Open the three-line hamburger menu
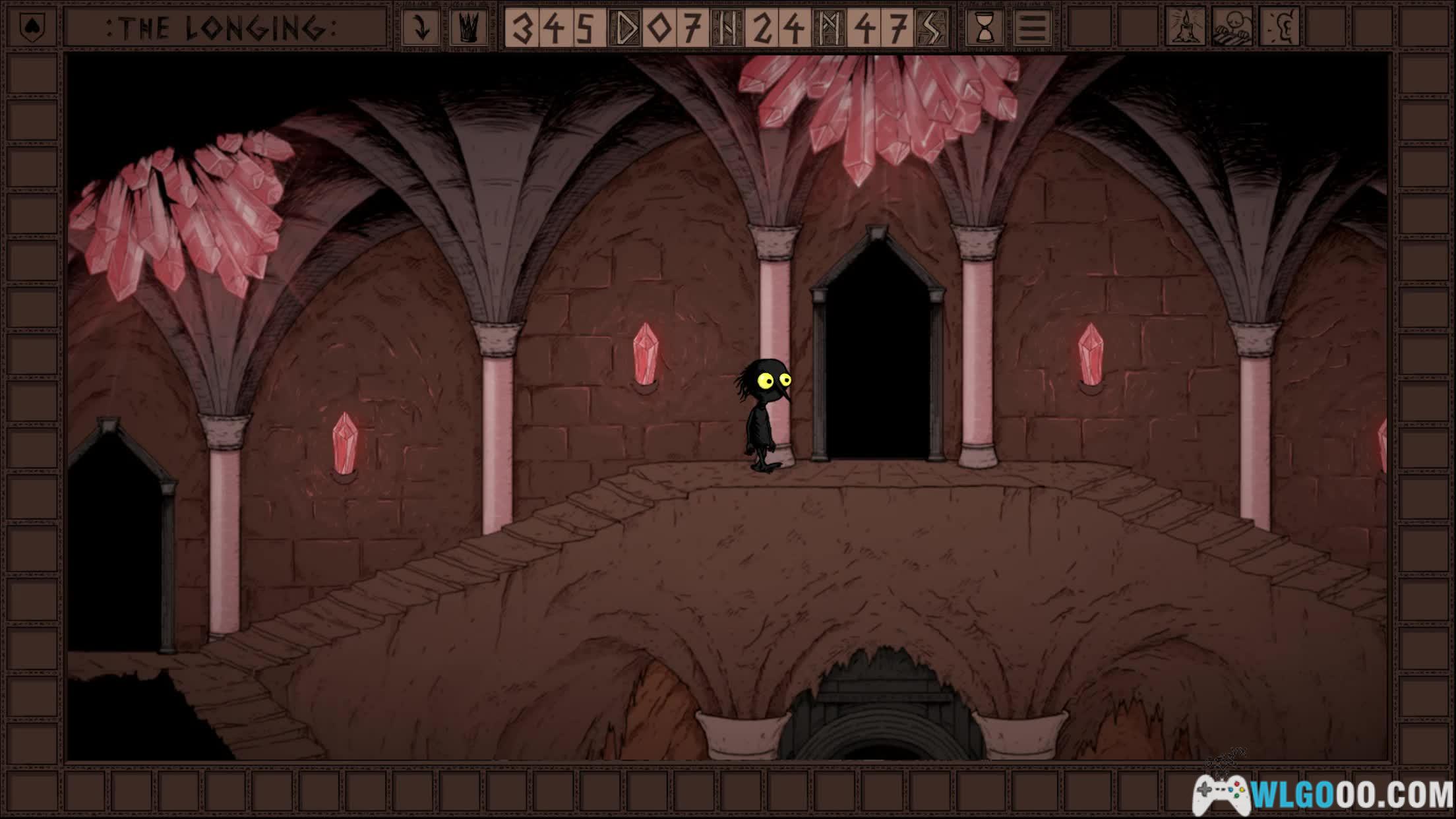1456x819 pixels. tap(1032, 28)
